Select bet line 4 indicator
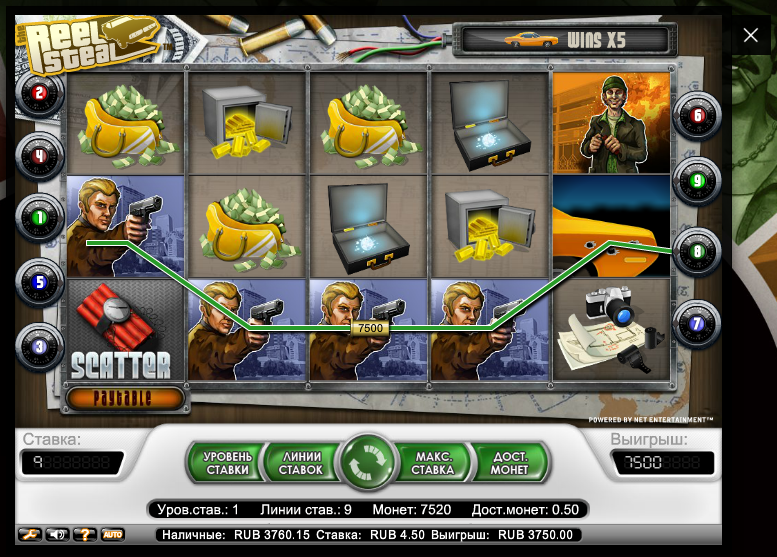Image resolution: width=777 pixels, height=557 pixels. [x=40, y=155]
